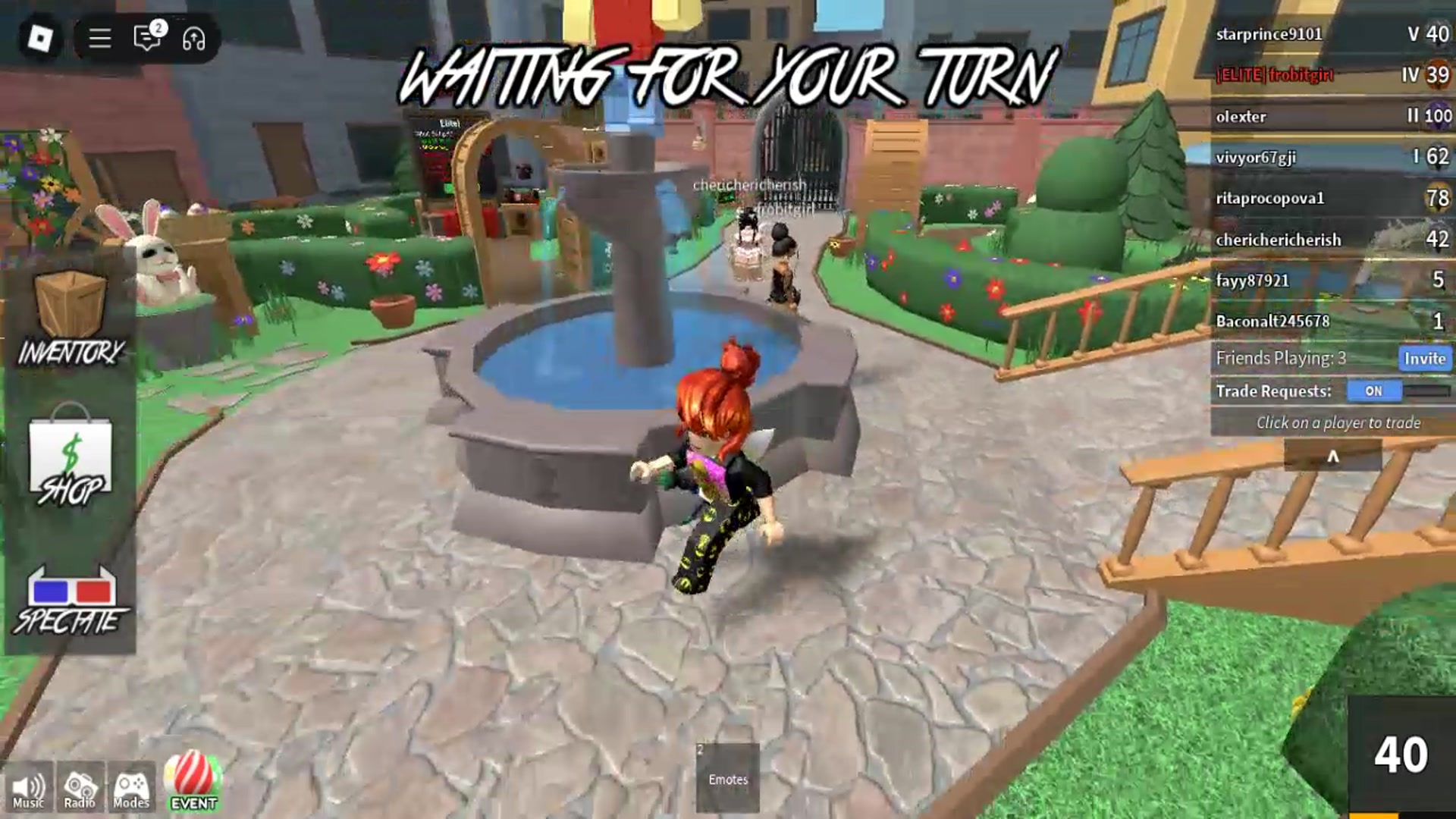Open the Roblox menu icon
The height and width of the screenshot is (819, 1456).
39,37
